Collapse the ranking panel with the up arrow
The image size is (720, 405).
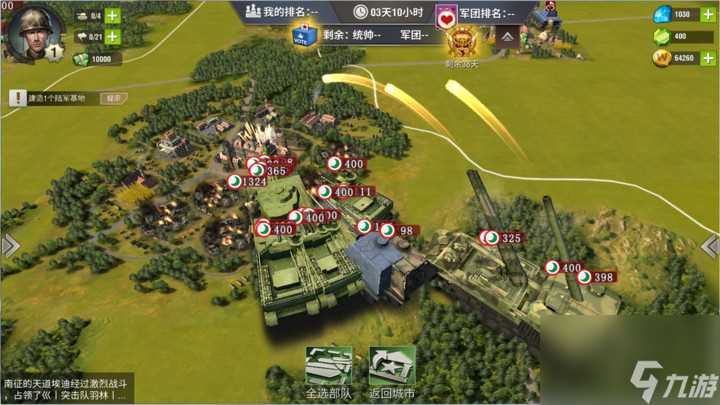507,37
